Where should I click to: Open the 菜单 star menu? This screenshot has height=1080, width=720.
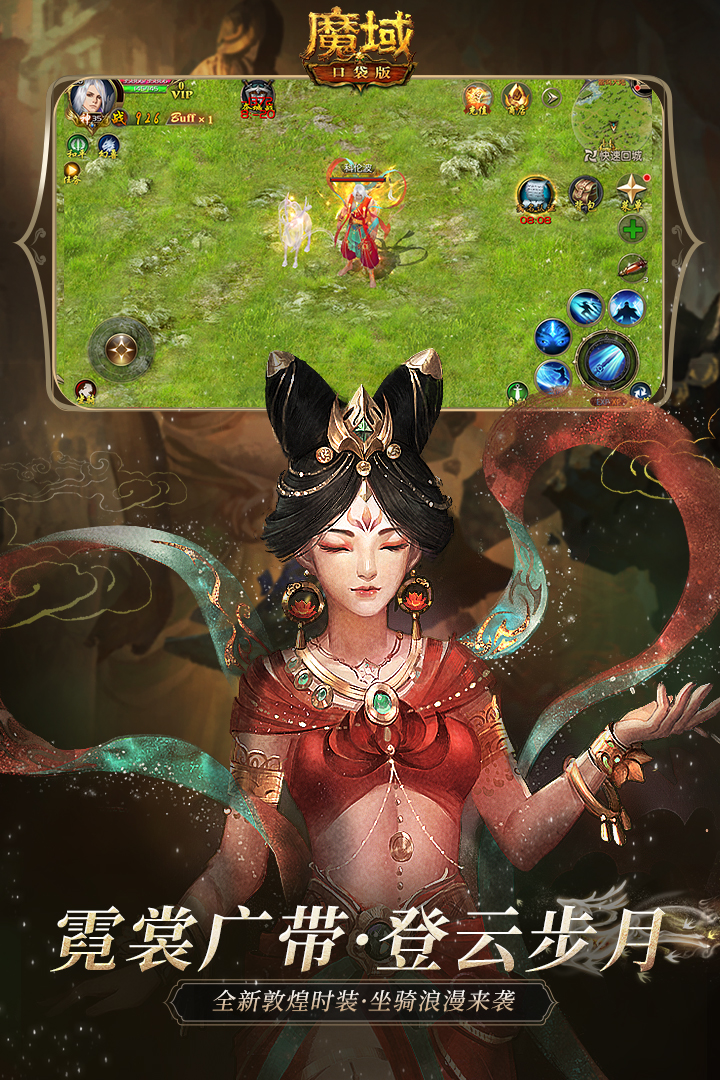pyautogui.click(x=632, y=190)
